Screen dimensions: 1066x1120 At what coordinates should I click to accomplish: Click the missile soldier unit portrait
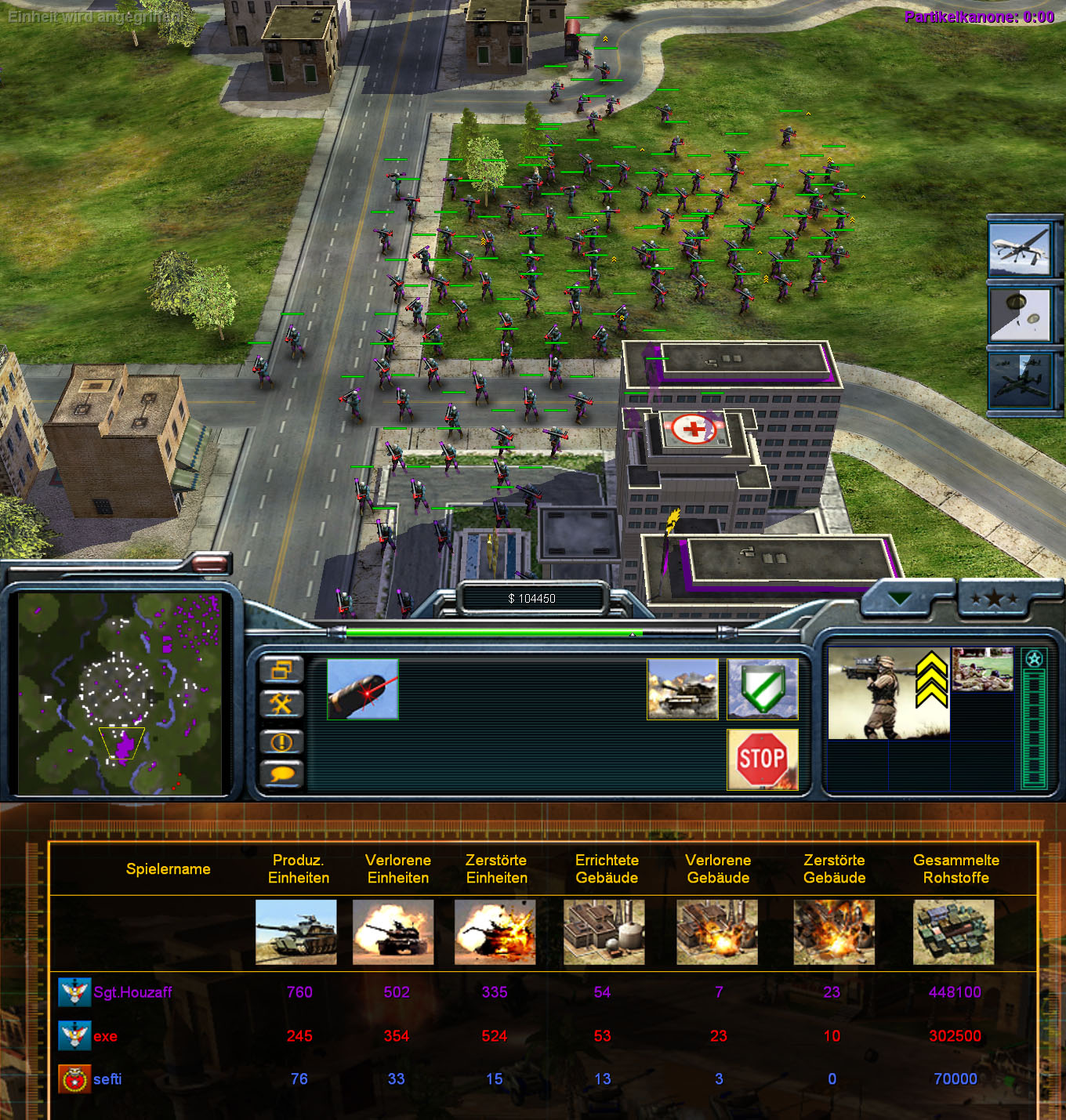point(888,693)
